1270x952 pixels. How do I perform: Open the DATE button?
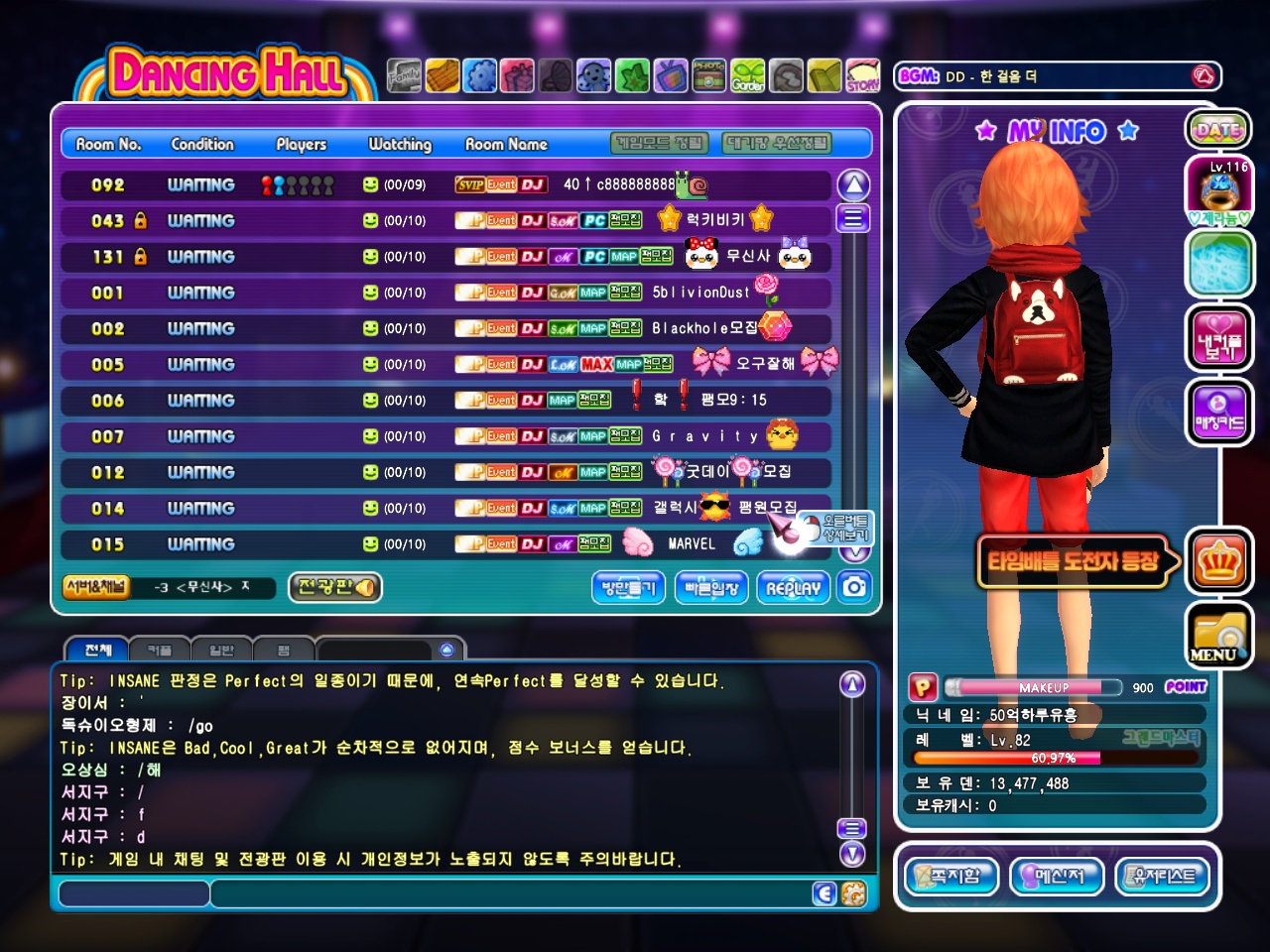(x=1218, y=130)
